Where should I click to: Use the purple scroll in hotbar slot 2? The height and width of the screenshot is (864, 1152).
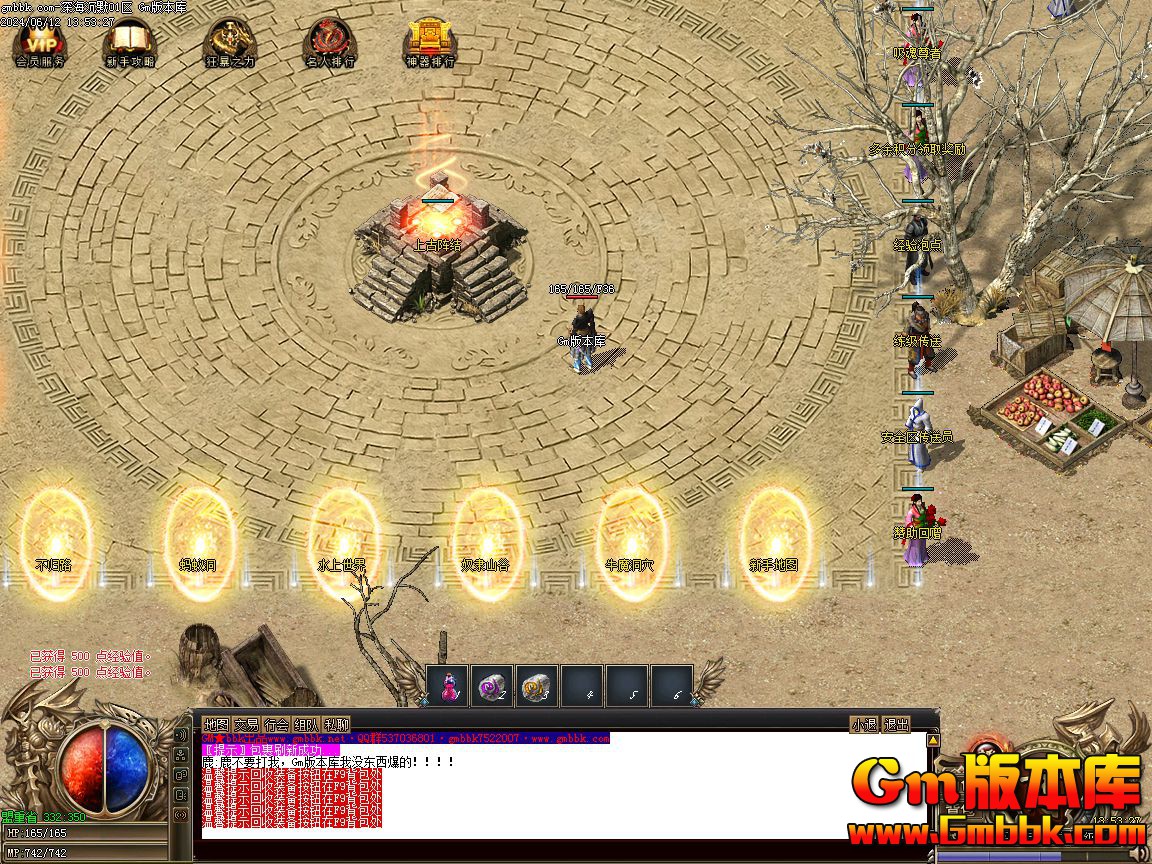click(x=492, y=686)
